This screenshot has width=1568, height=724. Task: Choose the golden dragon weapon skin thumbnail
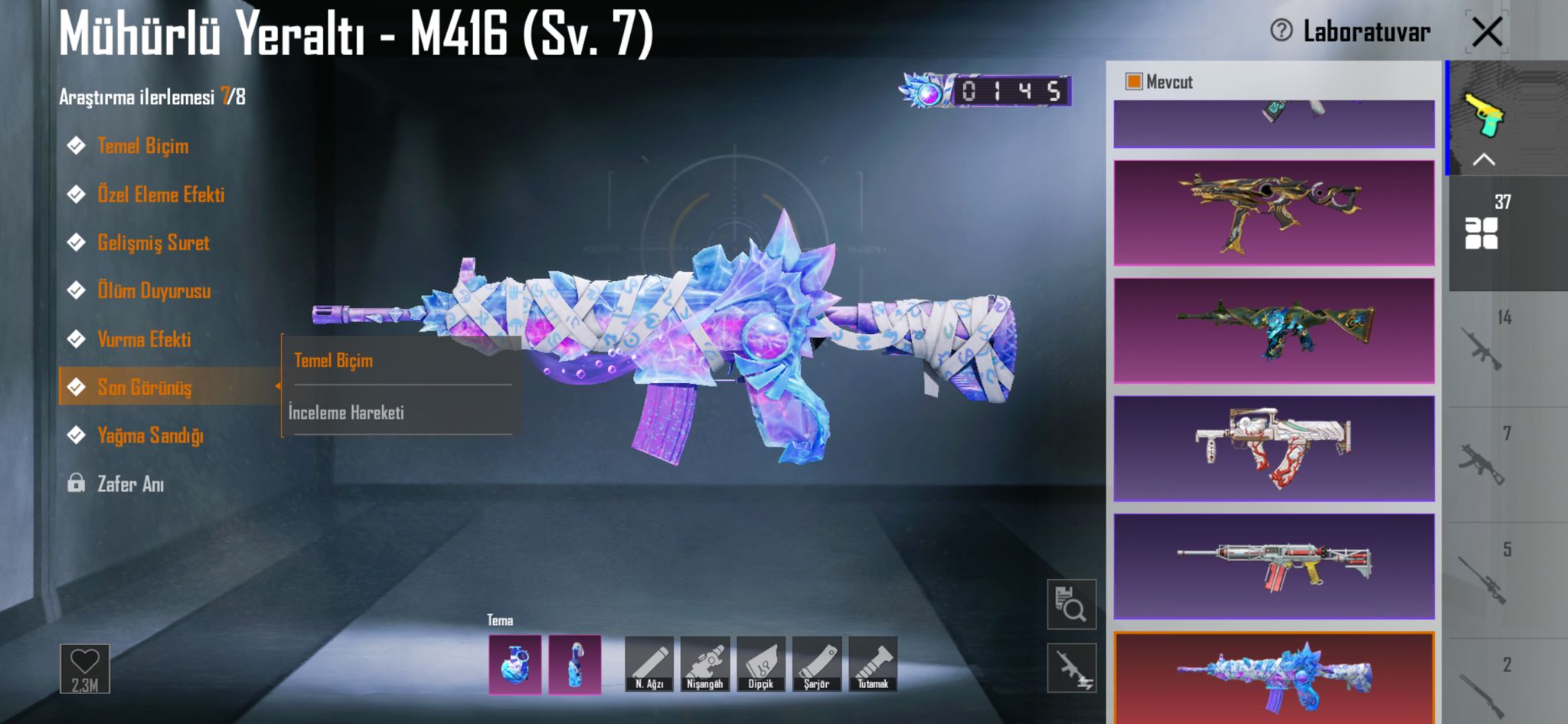click(x=1273, y=213)
